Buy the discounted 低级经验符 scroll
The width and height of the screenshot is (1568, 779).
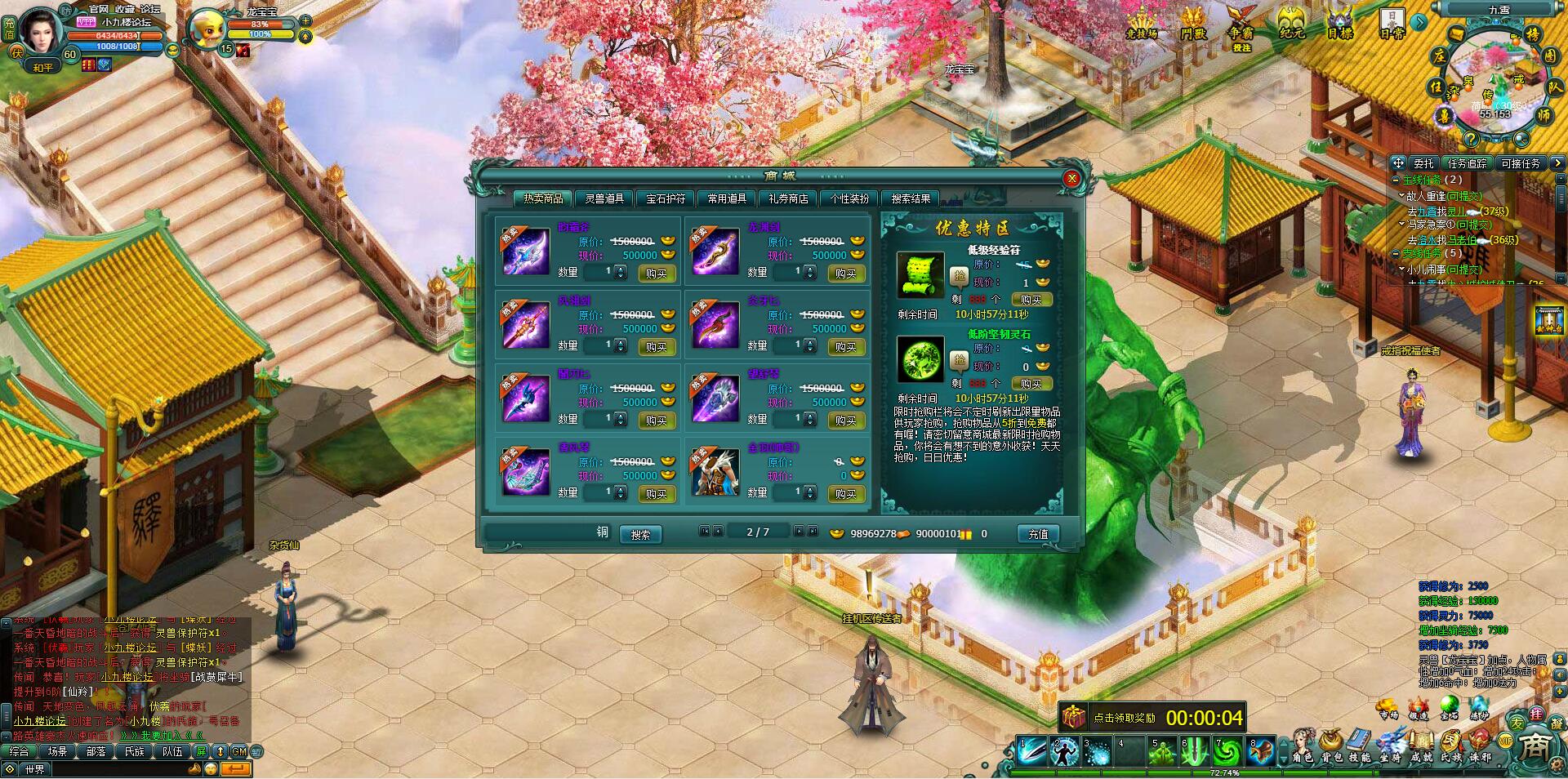pos(1031,300)
